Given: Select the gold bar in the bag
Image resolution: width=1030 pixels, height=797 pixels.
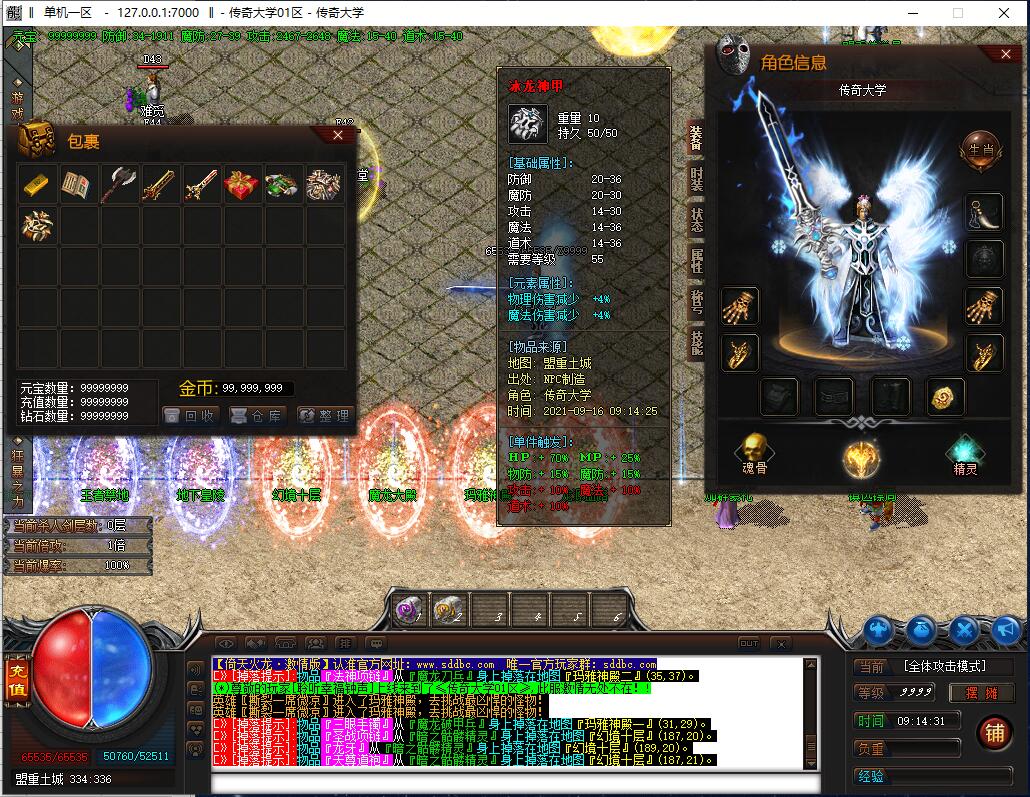Looking at the screenshot, I should pos(38,185).
